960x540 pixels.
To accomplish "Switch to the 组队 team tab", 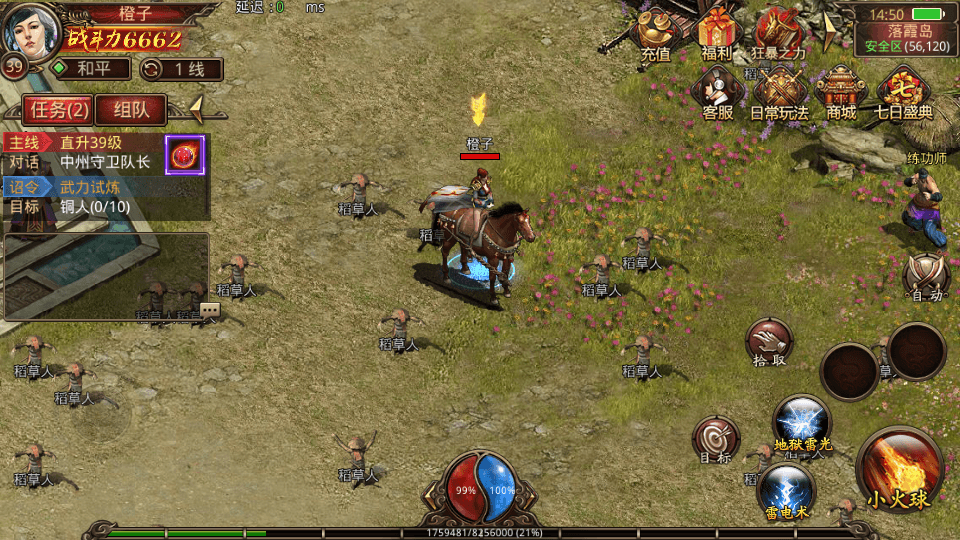I will point(132,109).
